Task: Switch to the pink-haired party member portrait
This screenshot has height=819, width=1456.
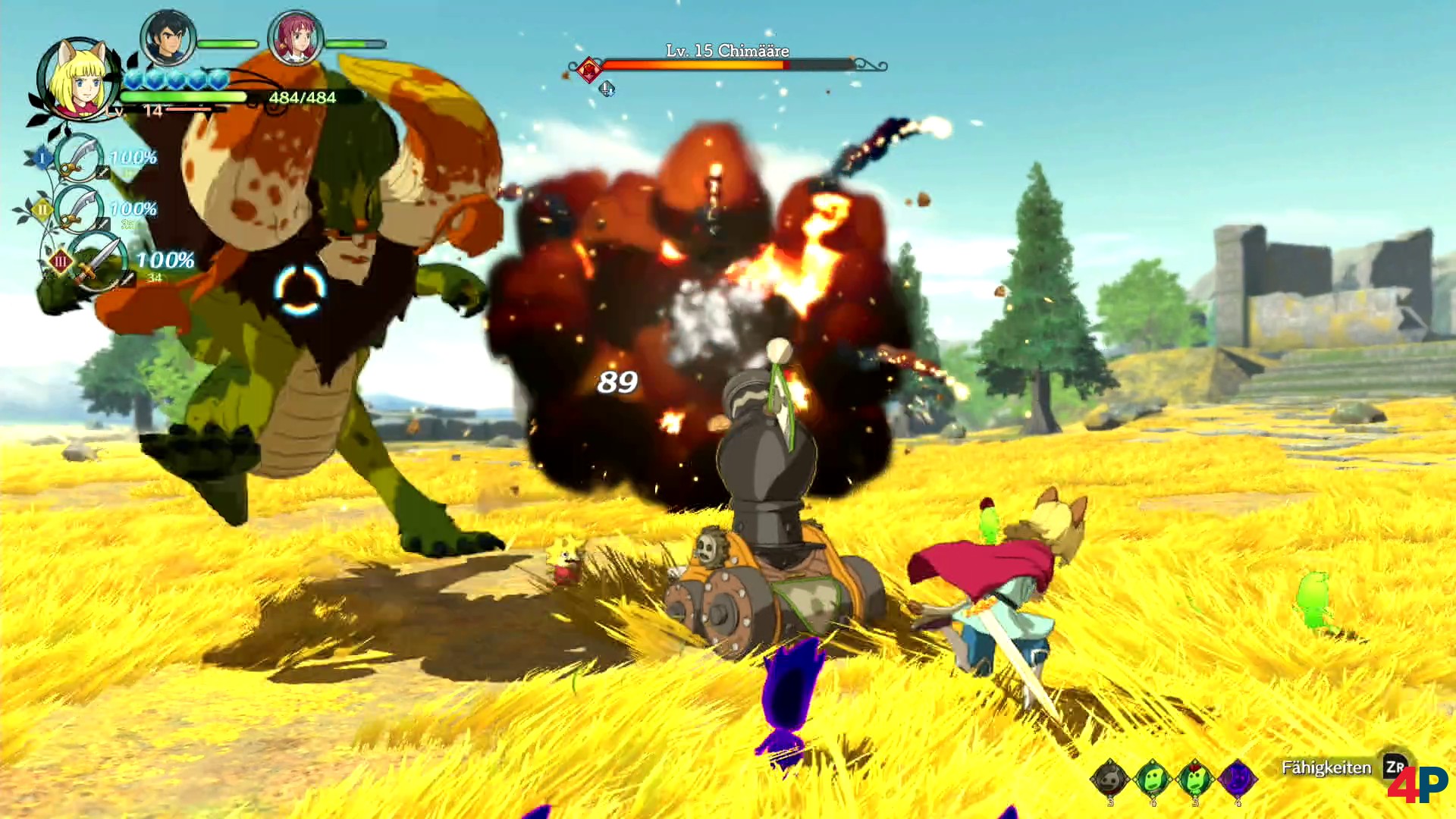Action: click(296, 38)
